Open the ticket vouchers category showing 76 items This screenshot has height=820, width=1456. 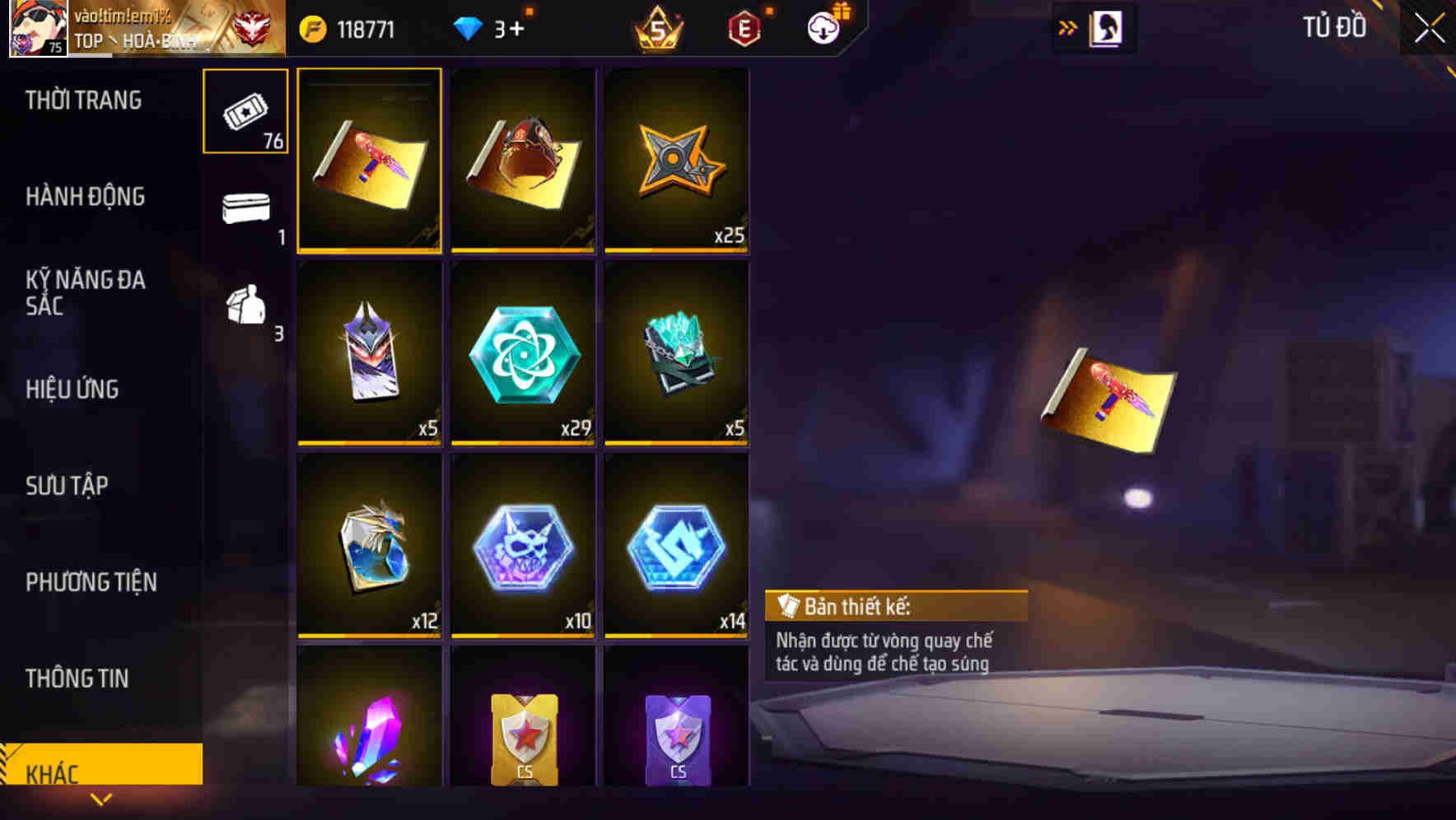pos(245,111)
